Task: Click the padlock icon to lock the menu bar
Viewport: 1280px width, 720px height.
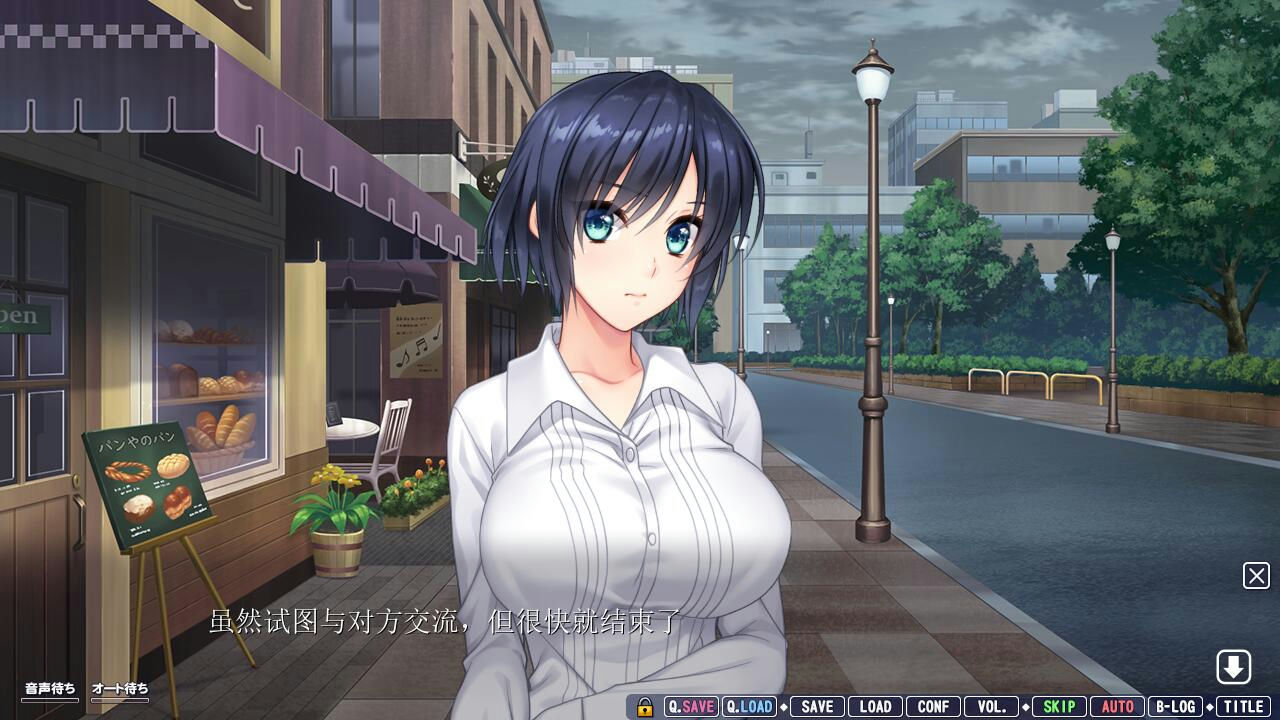Action: click(x=645, y=706)
